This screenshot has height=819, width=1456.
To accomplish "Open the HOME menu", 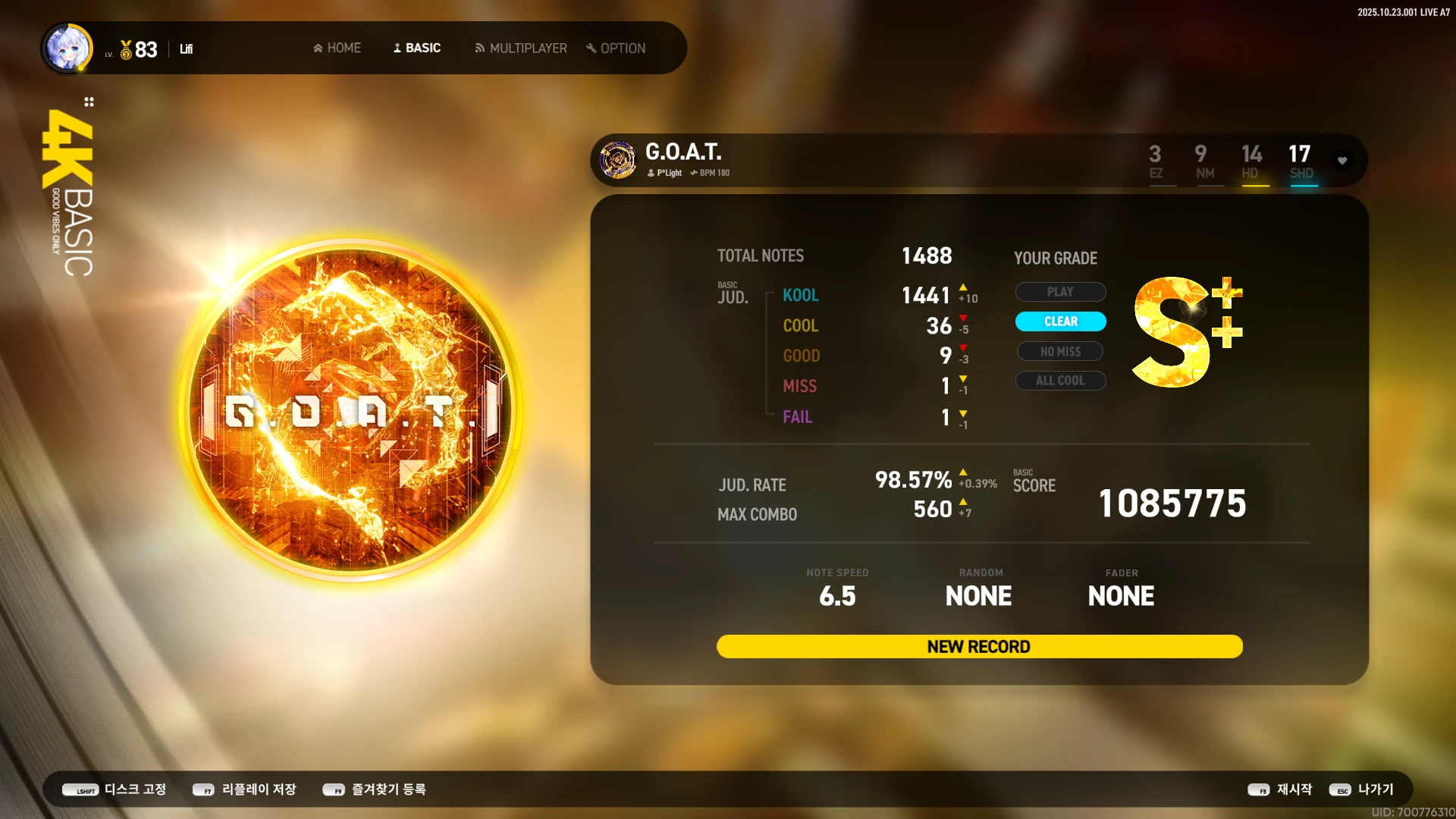I will (x=337, y=48).
